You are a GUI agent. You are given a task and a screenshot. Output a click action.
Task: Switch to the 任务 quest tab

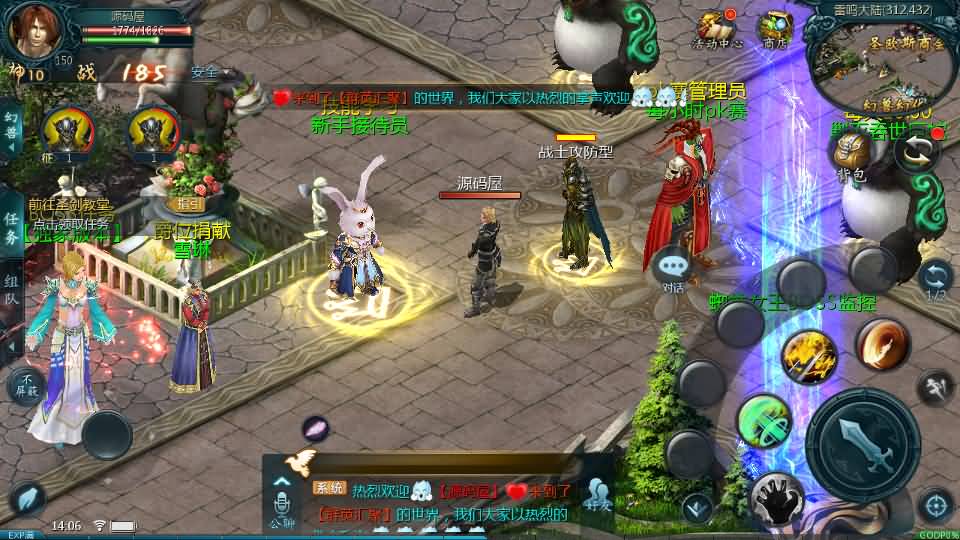(x=12, y=229)
